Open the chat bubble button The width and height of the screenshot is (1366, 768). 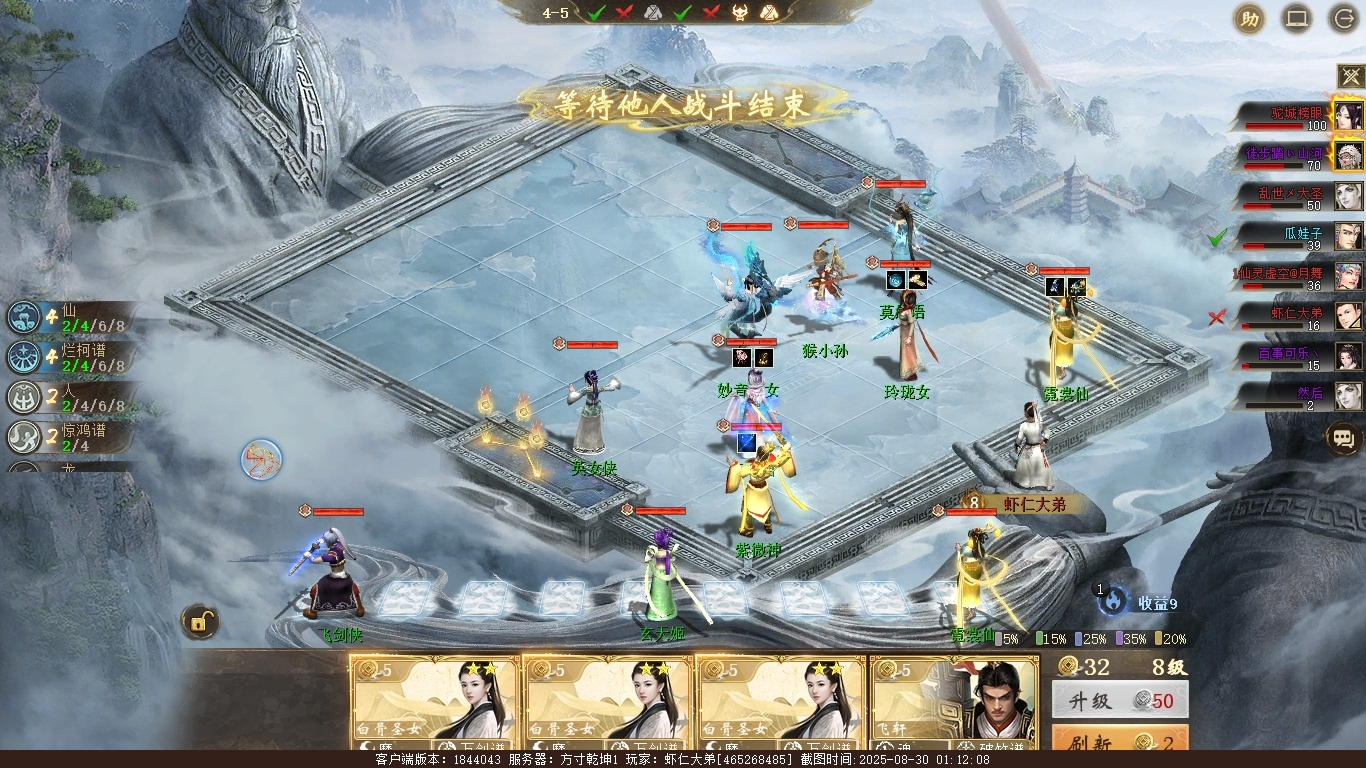1343,437
